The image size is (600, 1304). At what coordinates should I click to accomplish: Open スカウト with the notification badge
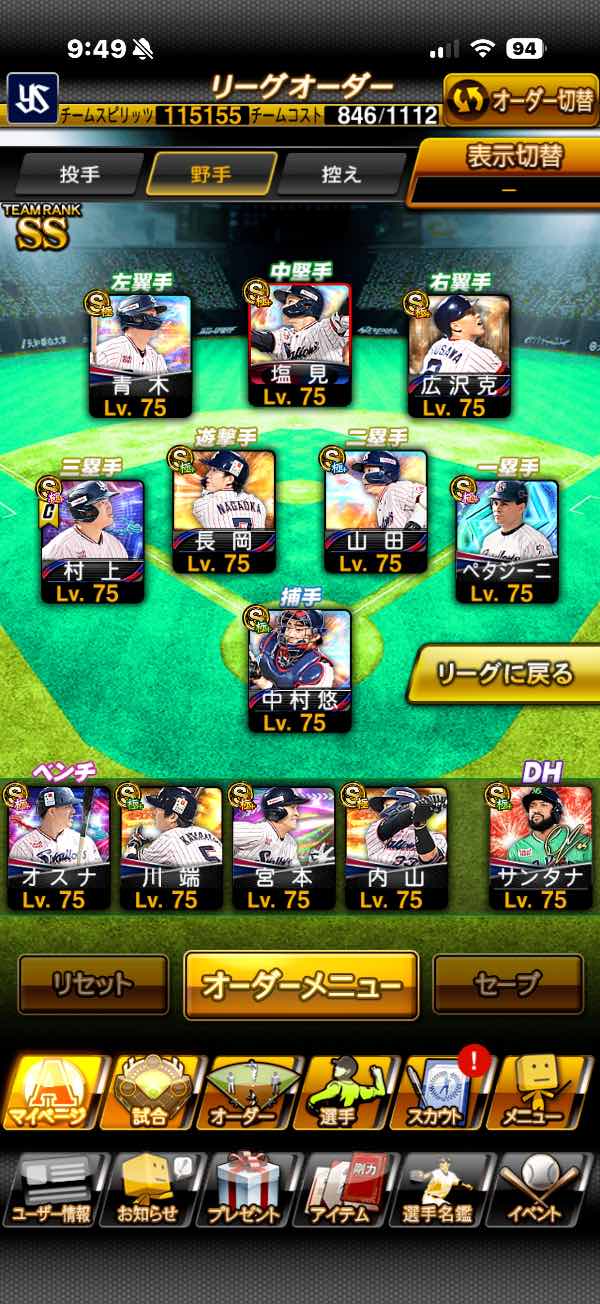pyautogui.click(x=443, y=1093)
